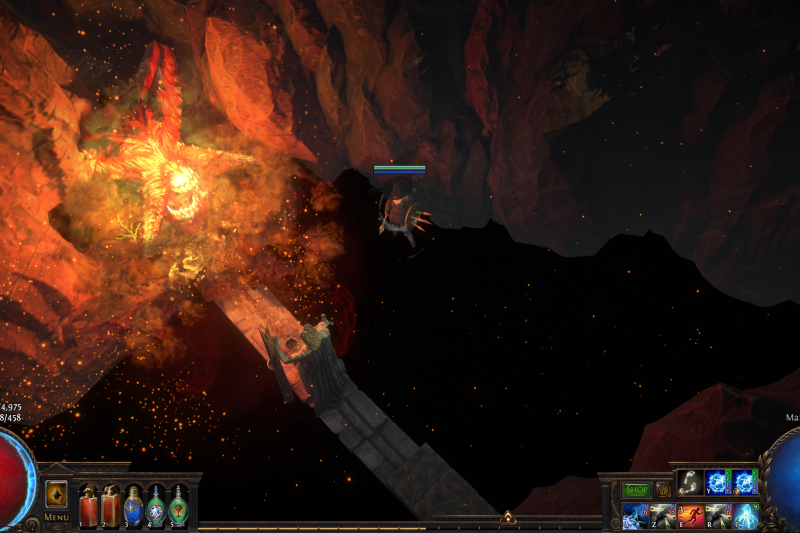Image resolution: width=800 pixels, height=533 pixels.
Task: Open the green Shop button
Action: (x=637, y=490)
